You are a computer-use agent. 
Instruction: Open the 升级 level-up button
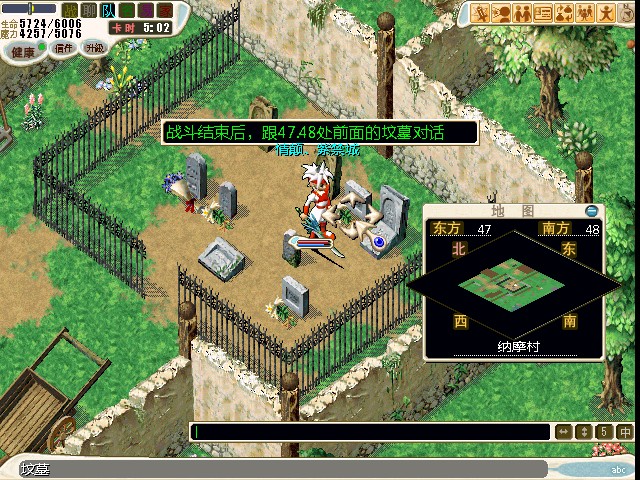[x=94, y=47]
